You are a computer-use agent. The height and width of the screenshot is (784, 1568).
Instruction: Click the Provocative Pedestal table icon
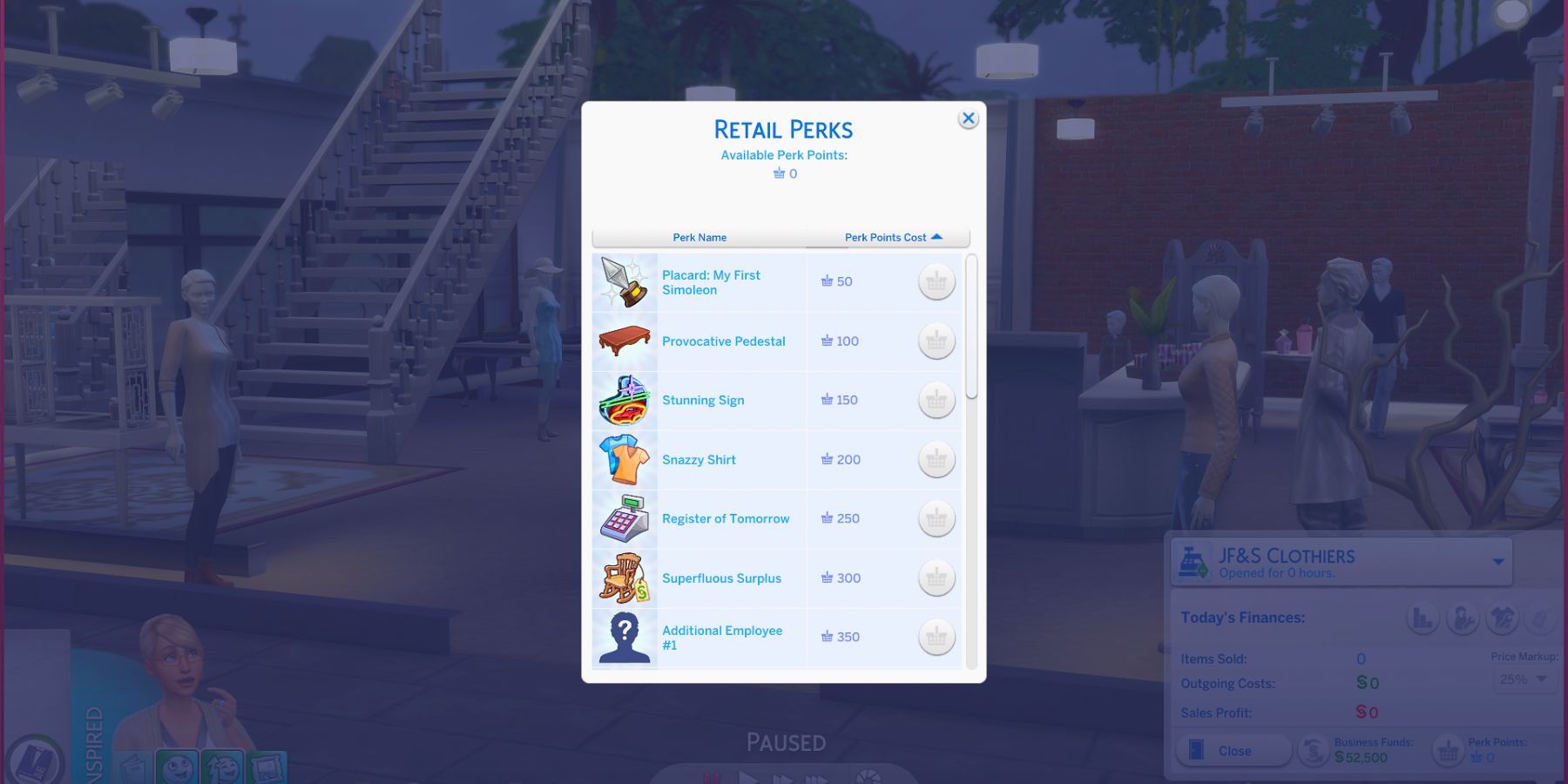(x=623, y=341)
